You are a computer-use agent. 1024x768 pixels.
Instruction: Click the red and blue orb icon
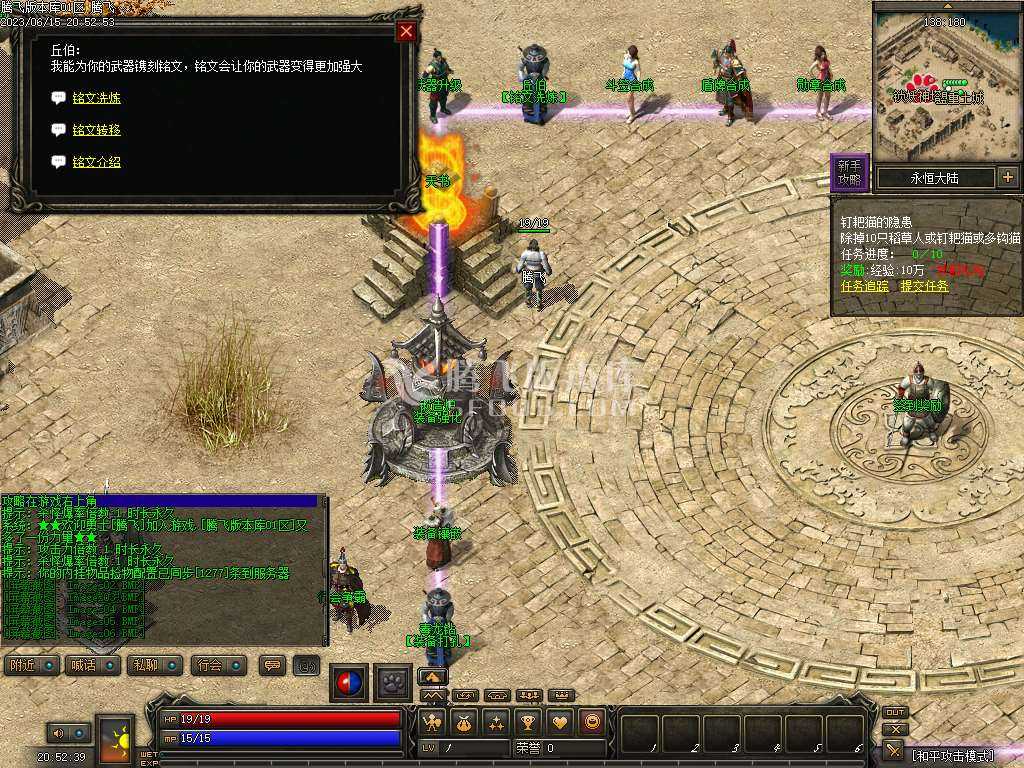pos(349,682)
